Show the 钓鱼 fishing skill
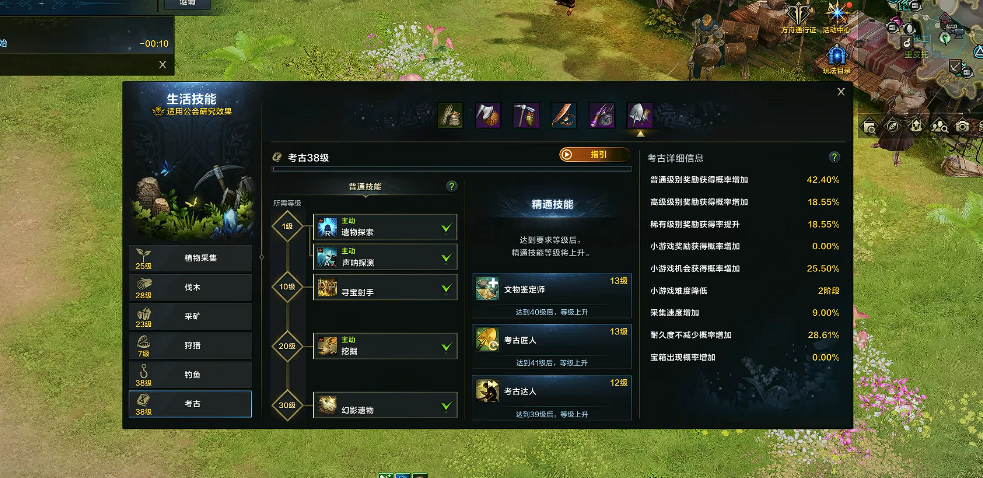 coord(190,374)
